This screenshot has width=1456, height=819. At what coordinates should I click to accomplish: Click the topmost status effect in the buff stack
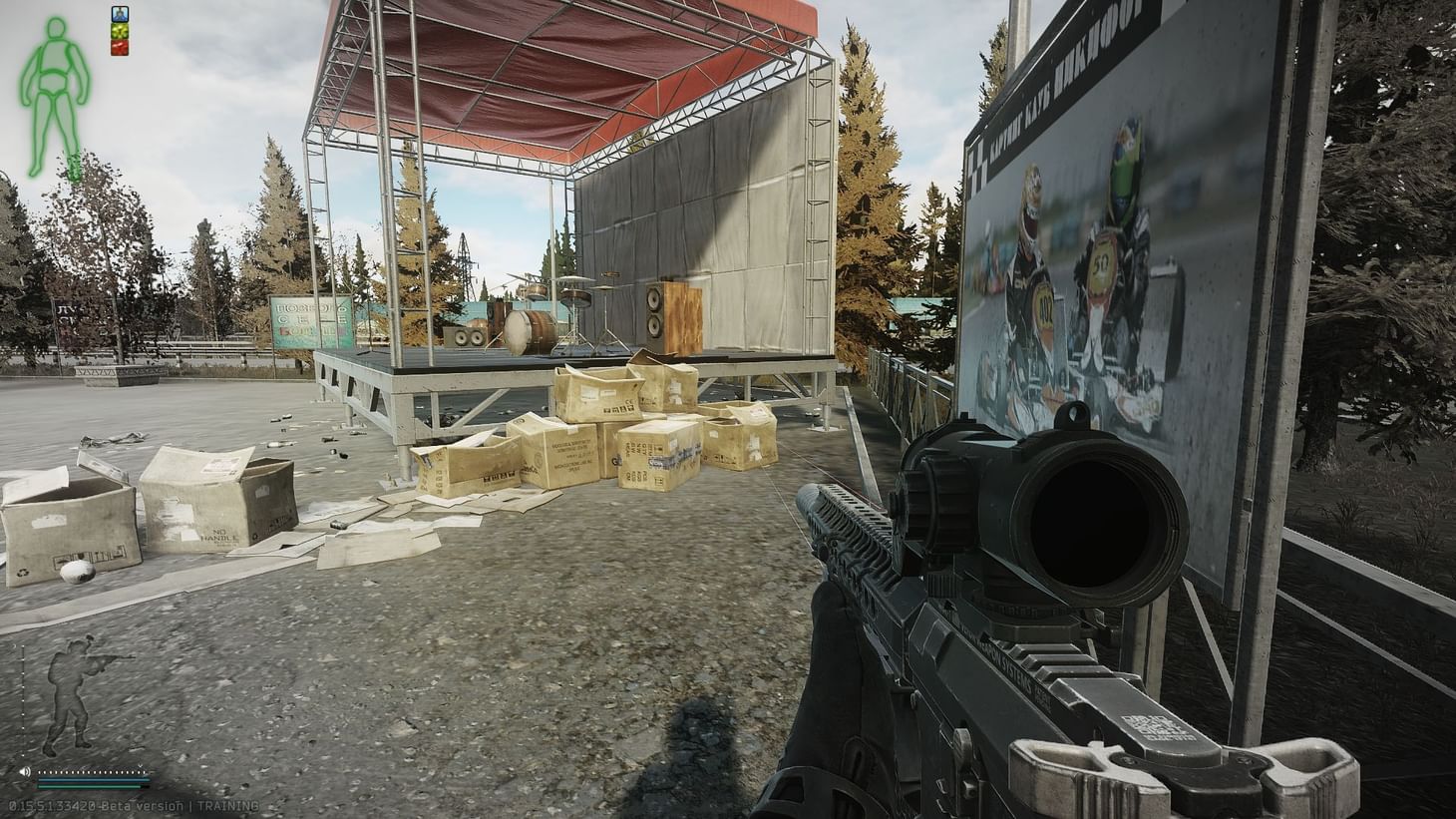[x=120, y=14]
